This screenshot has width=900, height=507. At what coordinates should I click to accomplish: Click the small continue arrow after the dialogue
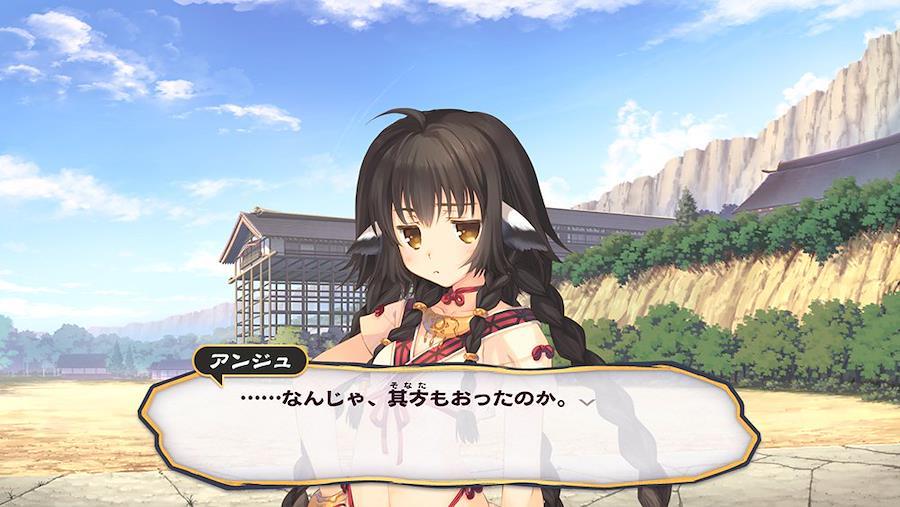click(x=588, y=400)
